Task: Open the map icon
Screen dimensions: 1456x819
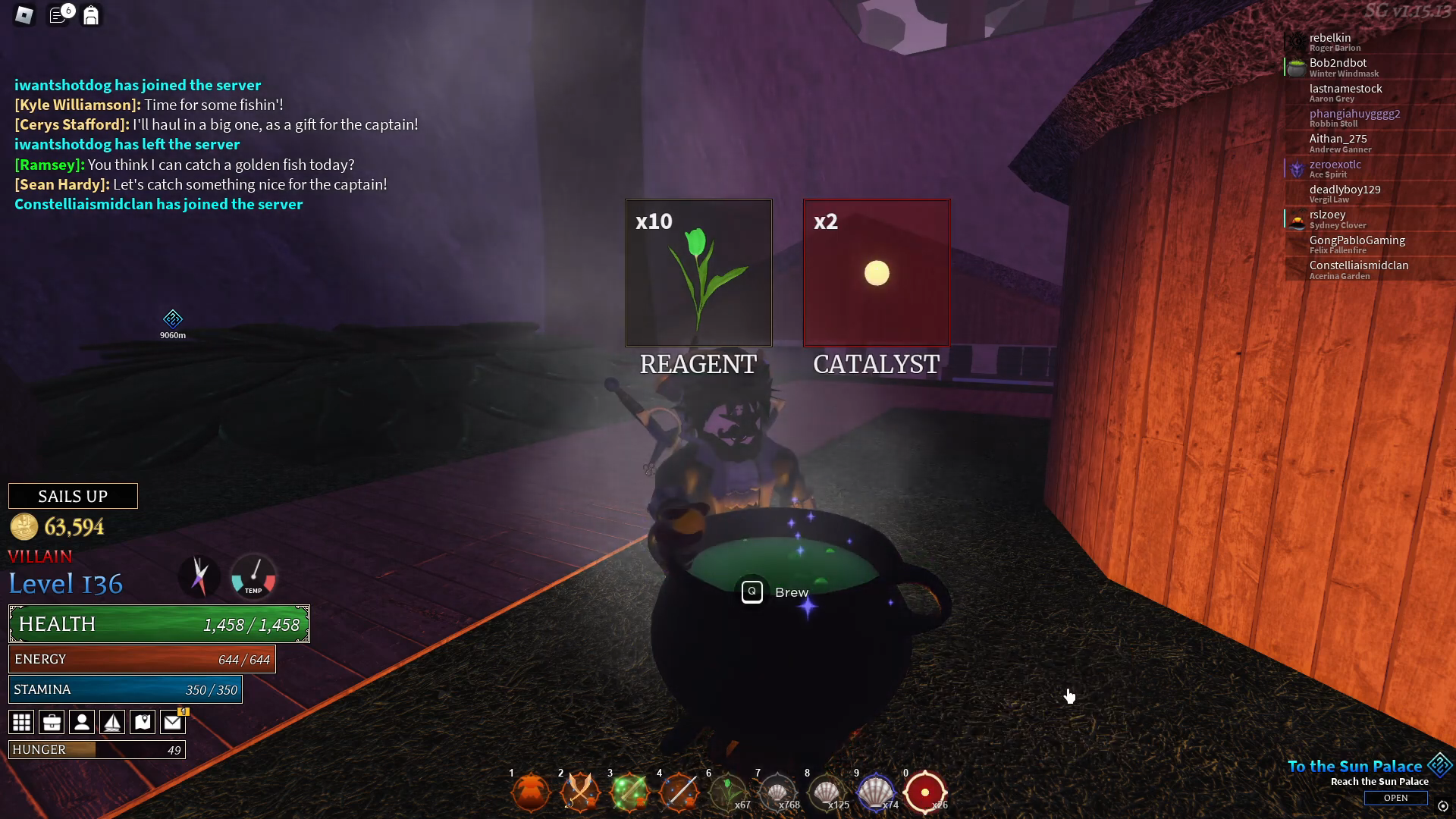Action: tap(143, 721)
